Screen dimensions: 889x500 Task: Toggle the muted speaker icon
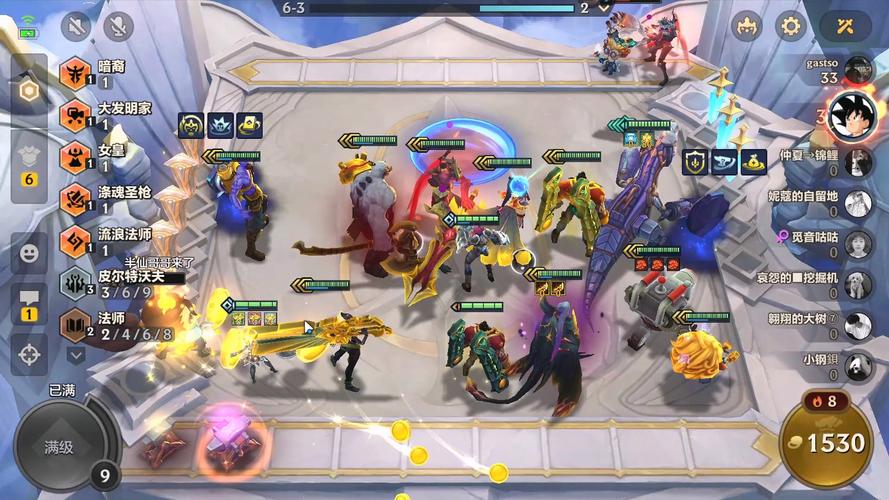point(76,26)
